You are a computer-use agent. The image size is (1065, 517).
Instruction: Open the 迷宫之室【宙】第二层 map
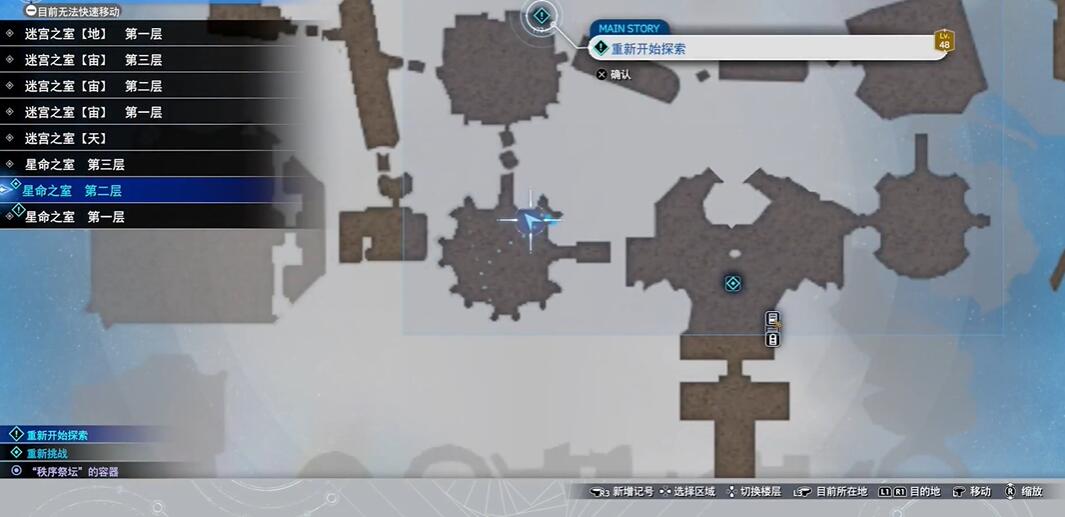click(93, 86)
